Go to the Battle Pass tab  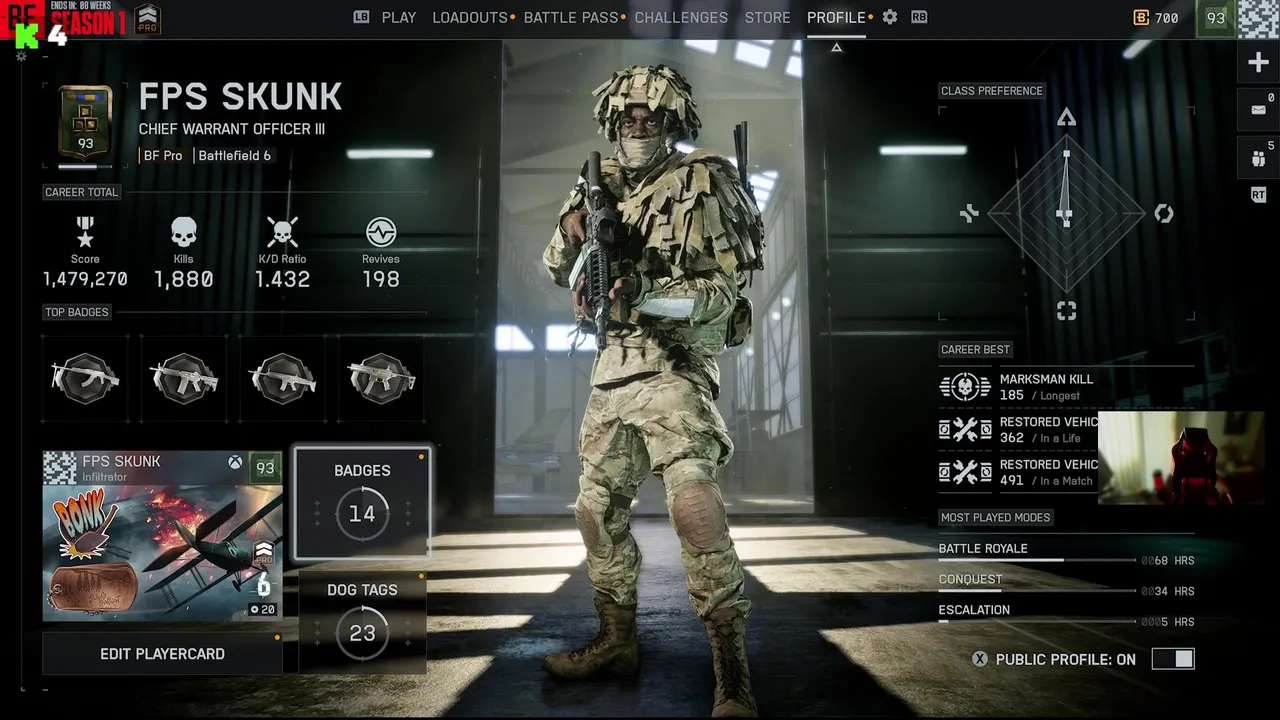click(x=571, y=18)
